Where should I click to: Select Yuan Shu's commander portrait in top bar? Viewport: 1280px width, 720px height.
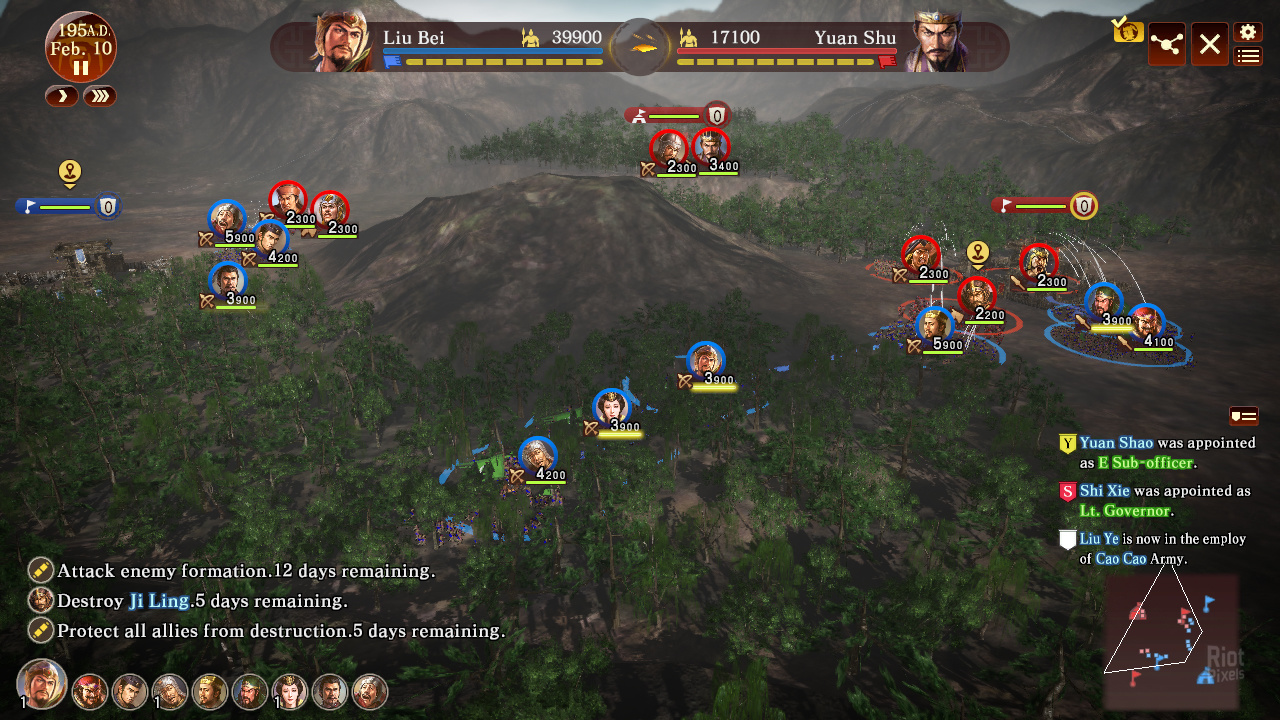[936, 43]
